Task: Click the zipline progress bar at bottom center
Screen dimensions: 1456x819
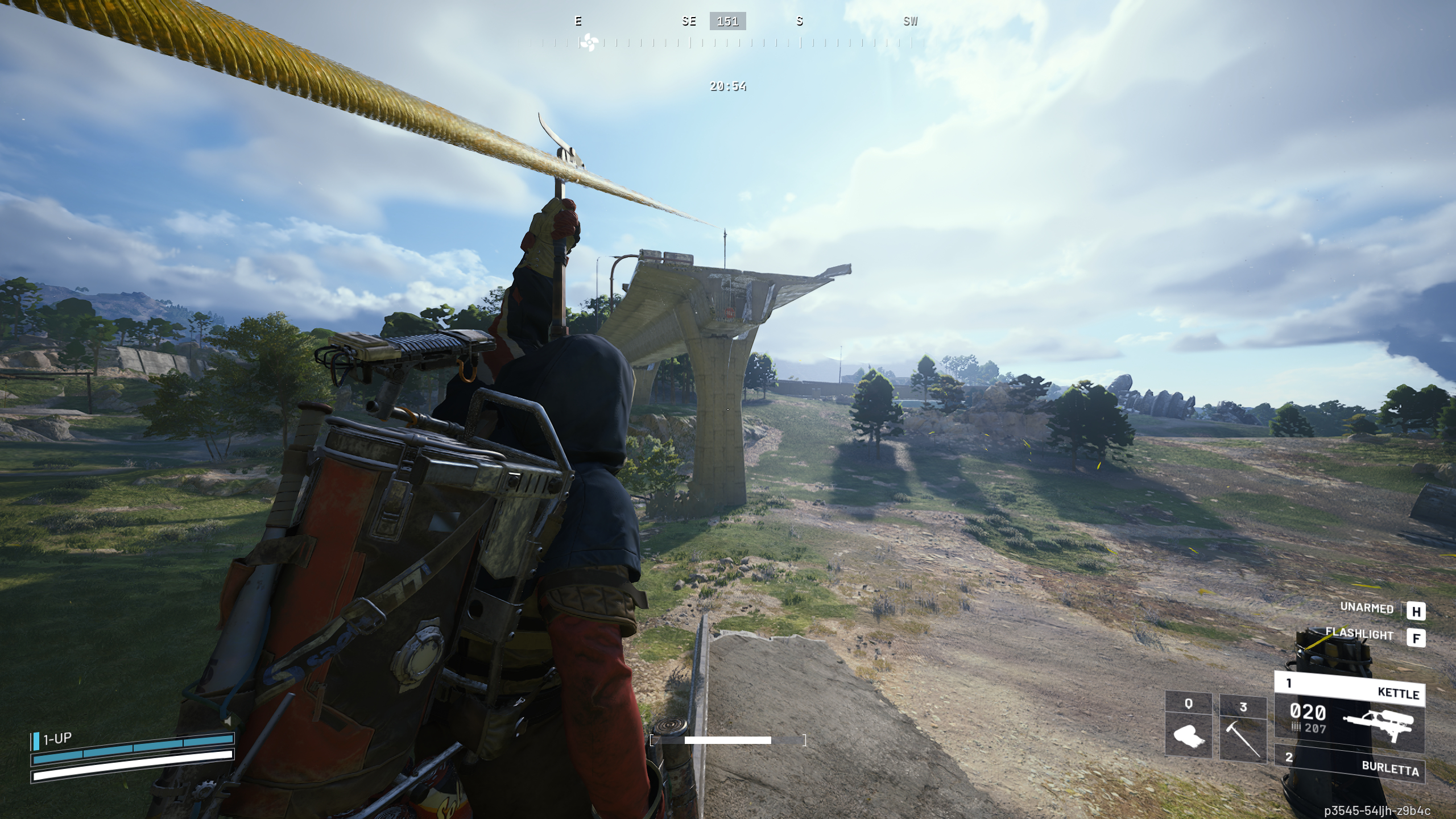Action: (x=728, y=741)
